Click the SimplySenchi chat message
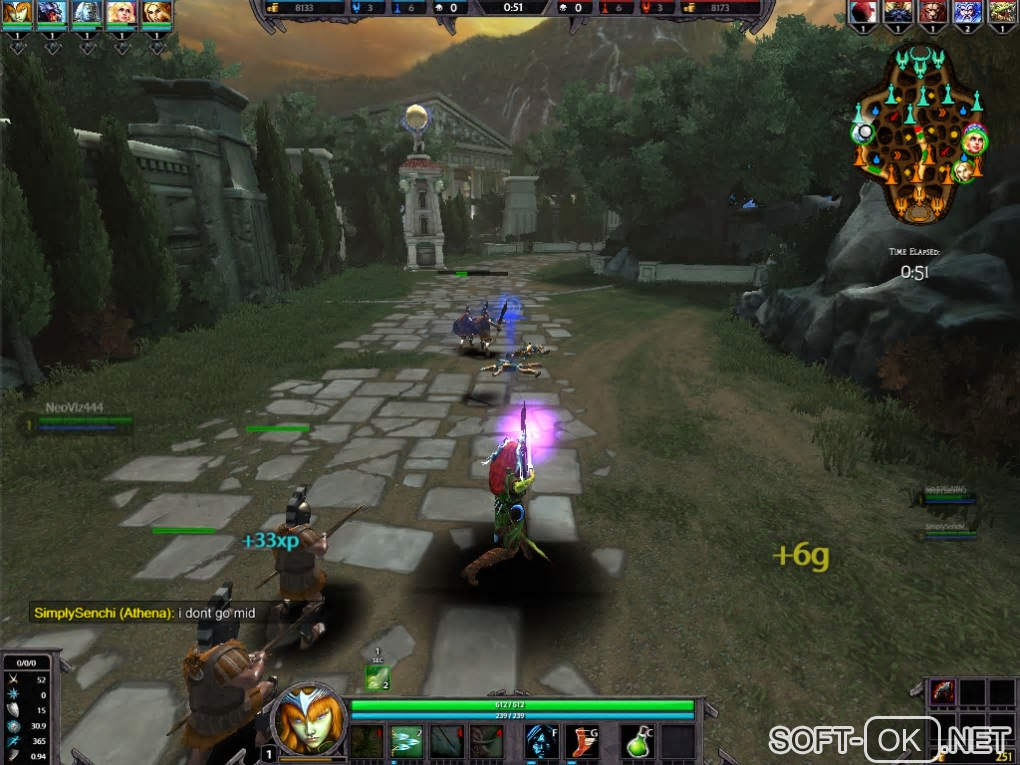Viewport: 1020px width, 765px height. [150, 613]
